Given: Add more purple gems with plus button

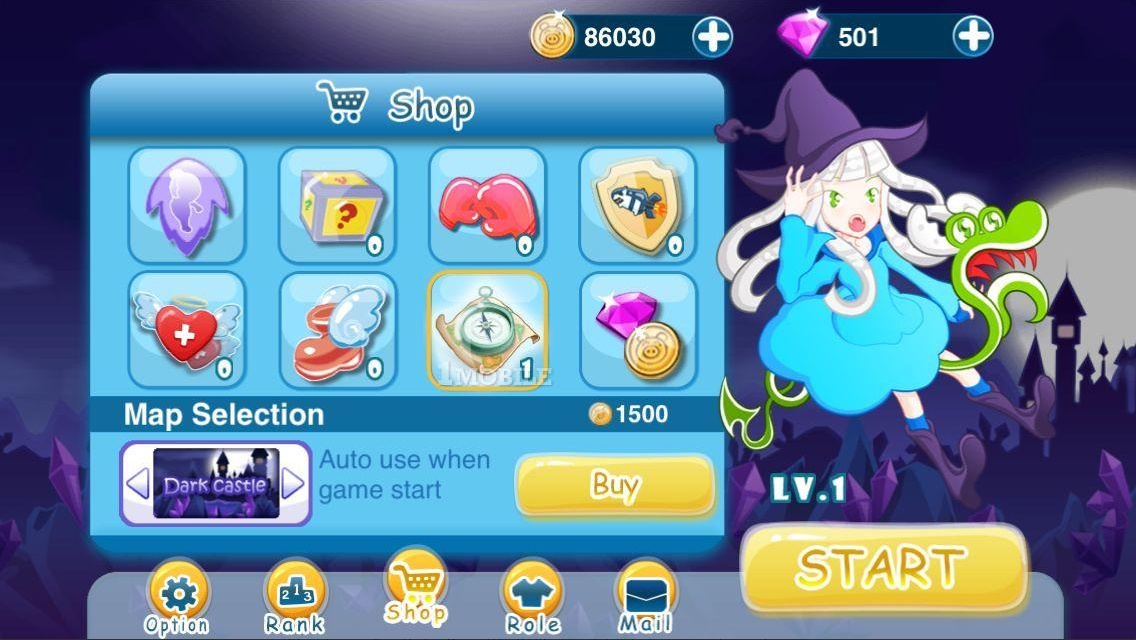Looking at the screenshot, I should click(972, 38).
